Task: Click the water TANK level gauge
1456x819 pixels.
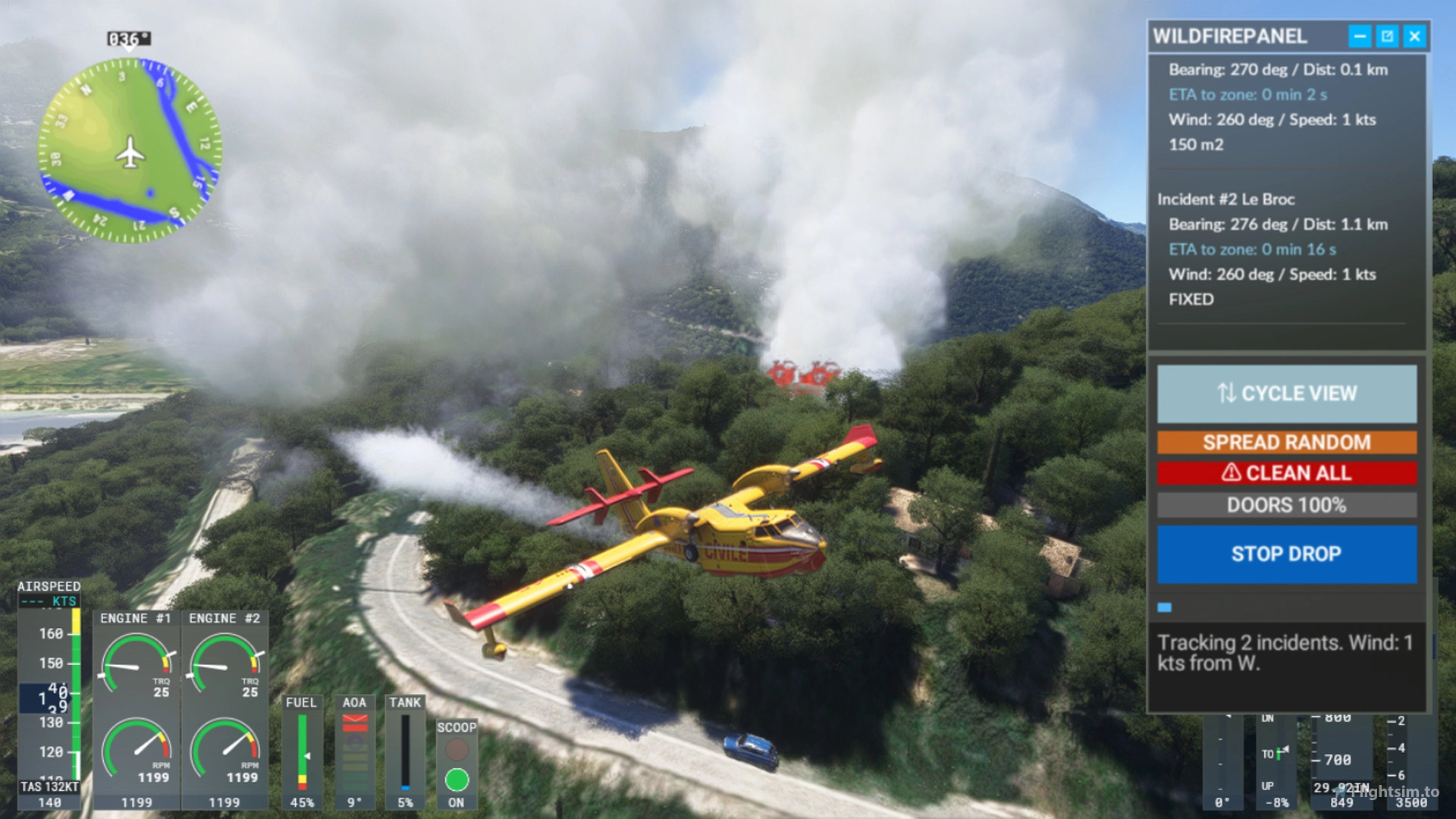Action: click(x=406, y=751)
